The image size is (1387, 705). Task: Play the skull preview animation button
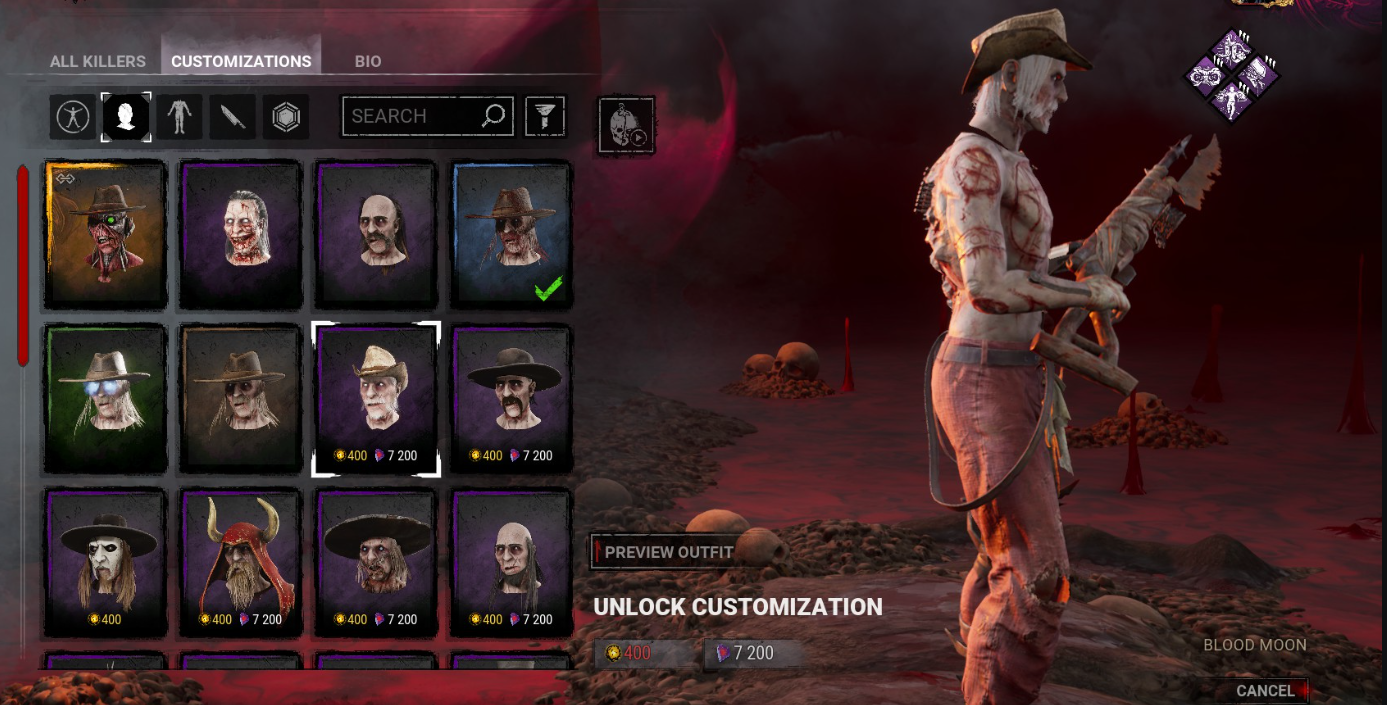click(x=626, y=125)
